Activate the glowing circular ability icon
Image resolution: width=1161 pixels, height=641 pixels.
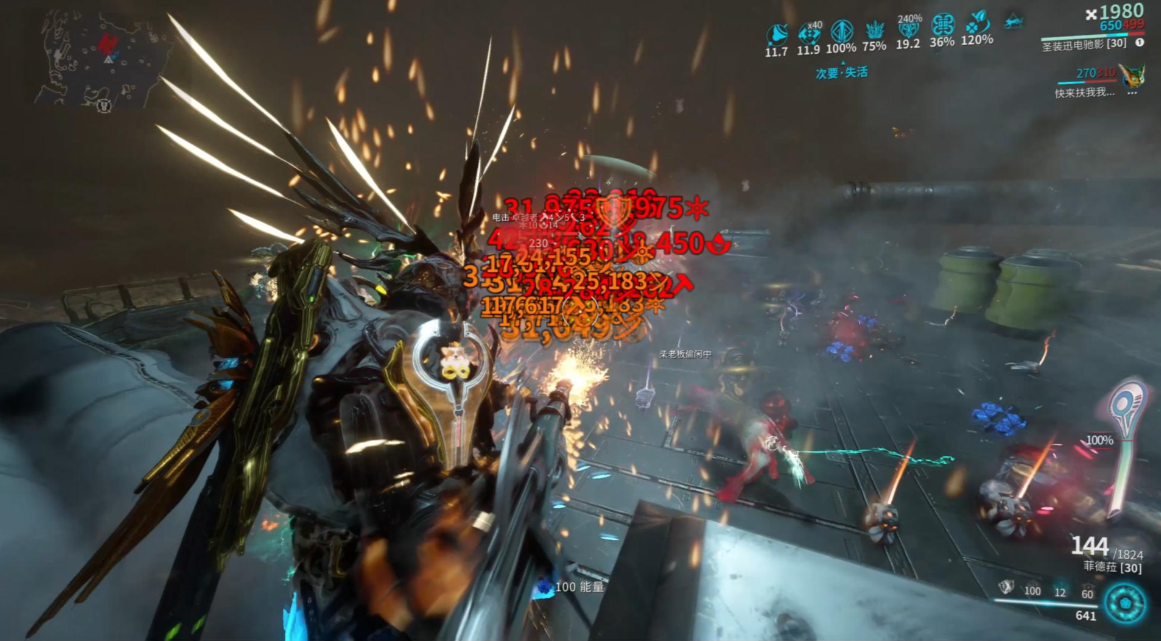[x=1125, y=603]
